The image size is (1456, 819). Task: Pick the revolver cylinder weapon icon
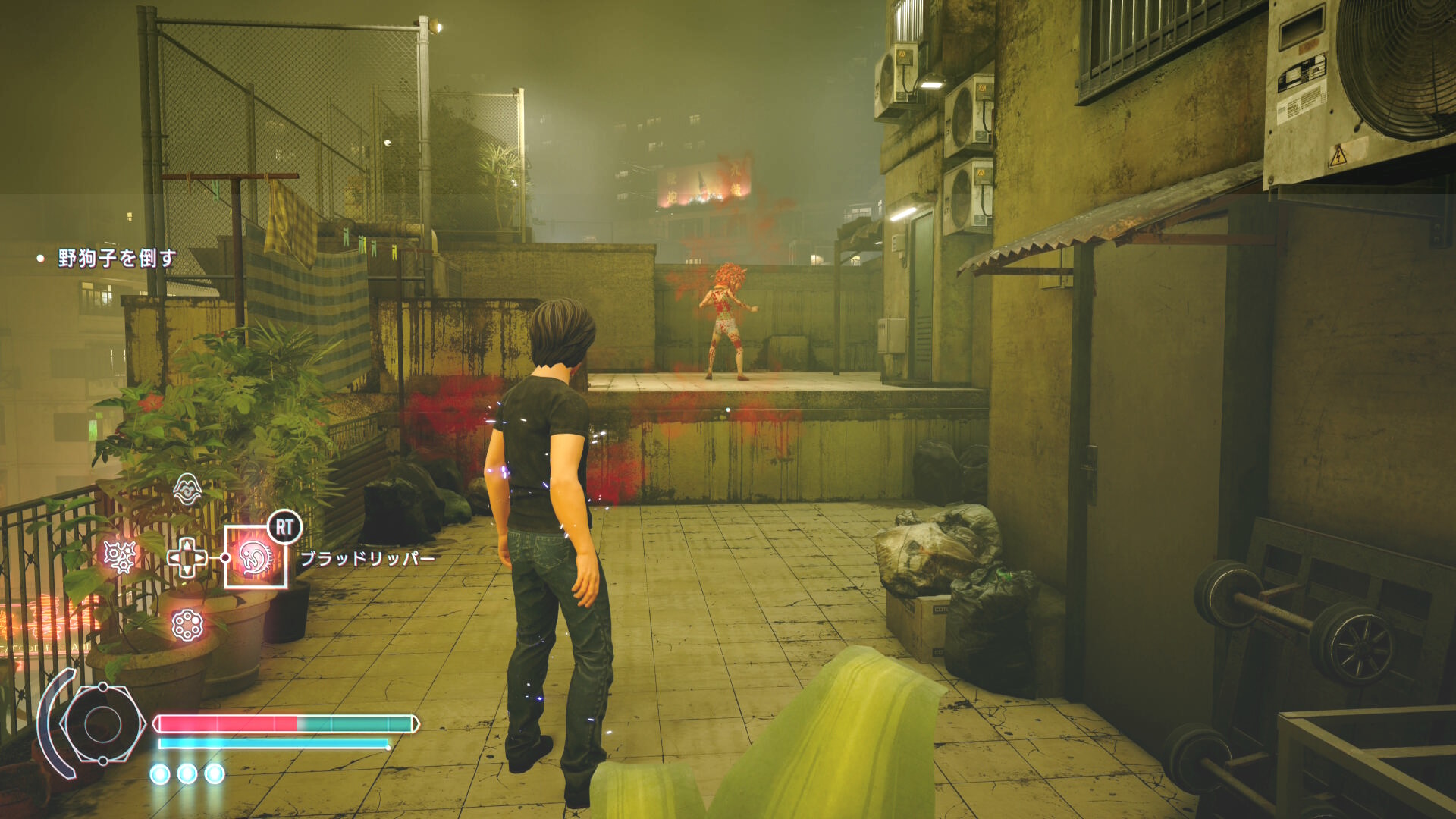point(187,625)
